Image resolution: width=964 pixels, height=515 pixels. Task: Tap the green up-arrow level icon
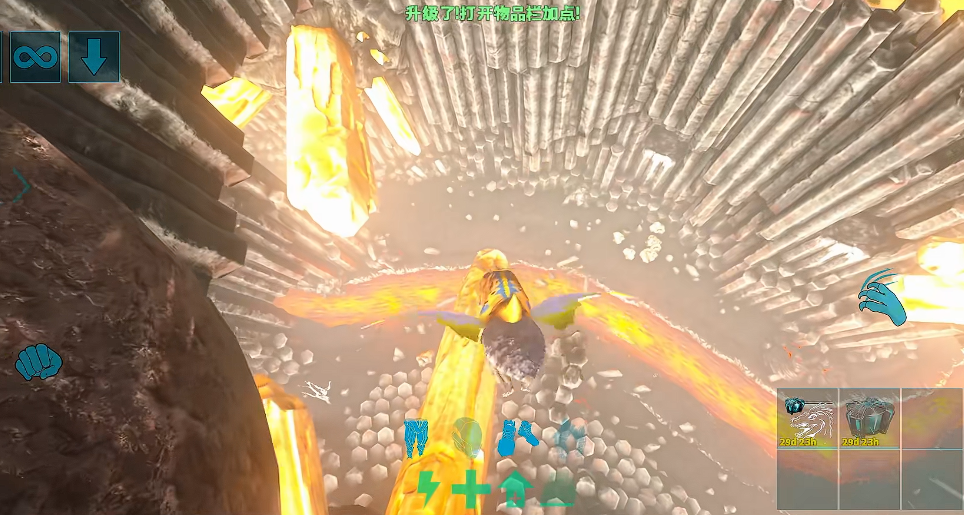point(515,490)
